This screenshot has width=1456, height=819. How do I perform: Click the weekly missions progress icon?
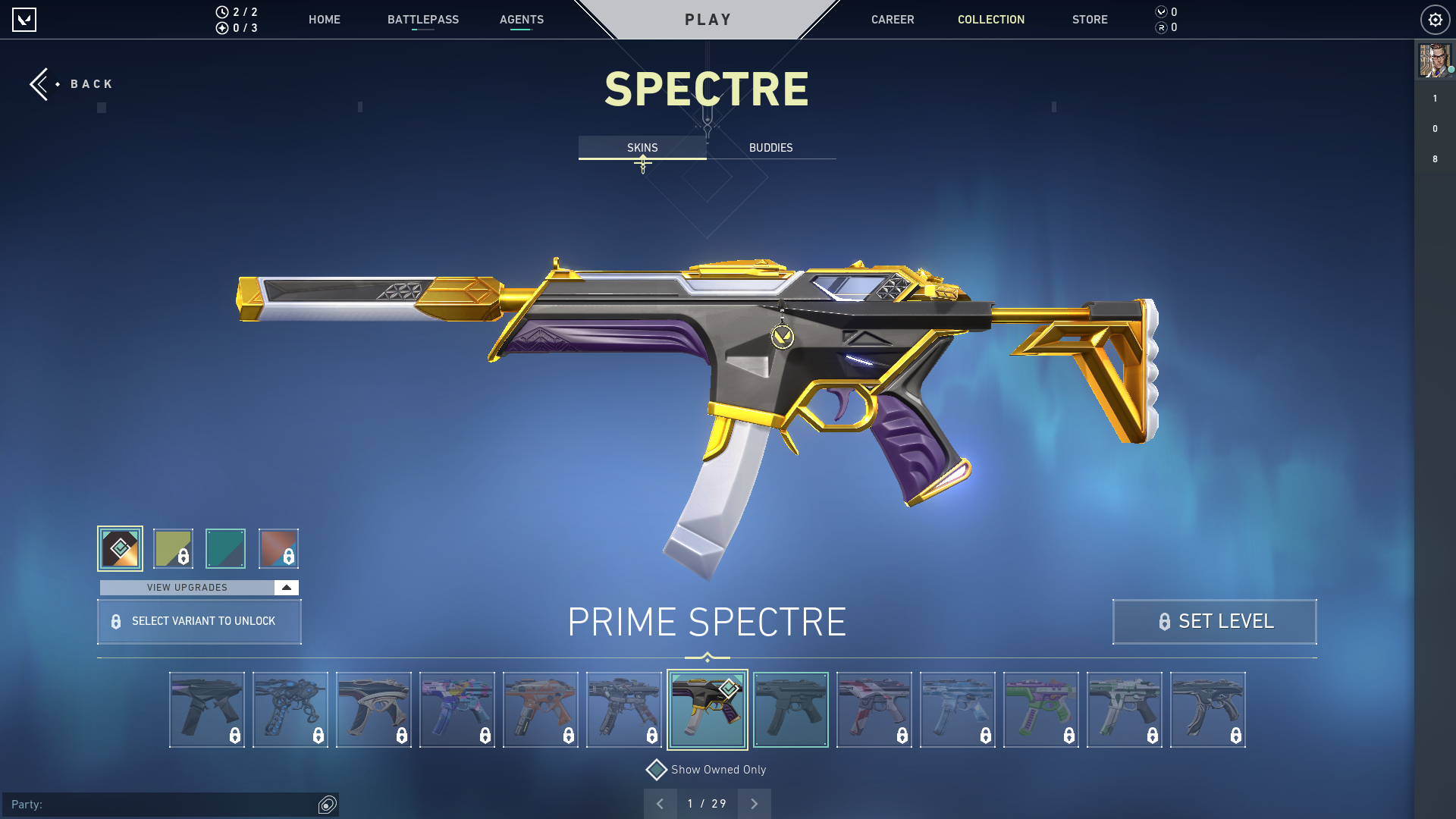(221, 28)
